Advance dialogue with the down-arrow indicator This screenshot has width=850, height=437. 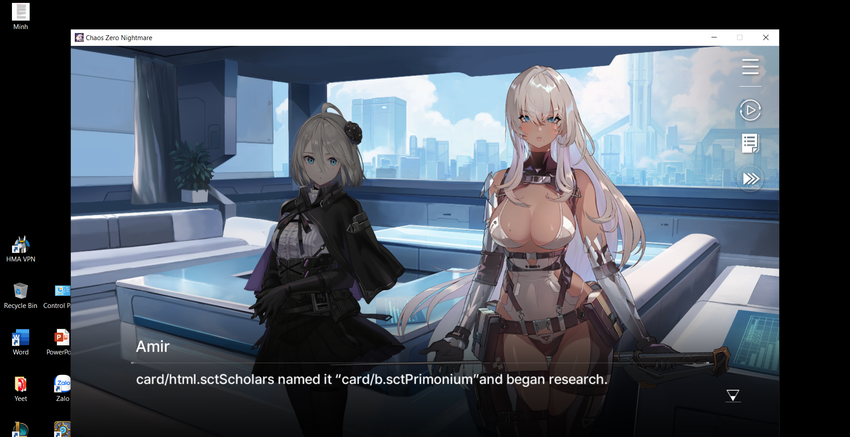pyautogui.click(x=733, y=396)
